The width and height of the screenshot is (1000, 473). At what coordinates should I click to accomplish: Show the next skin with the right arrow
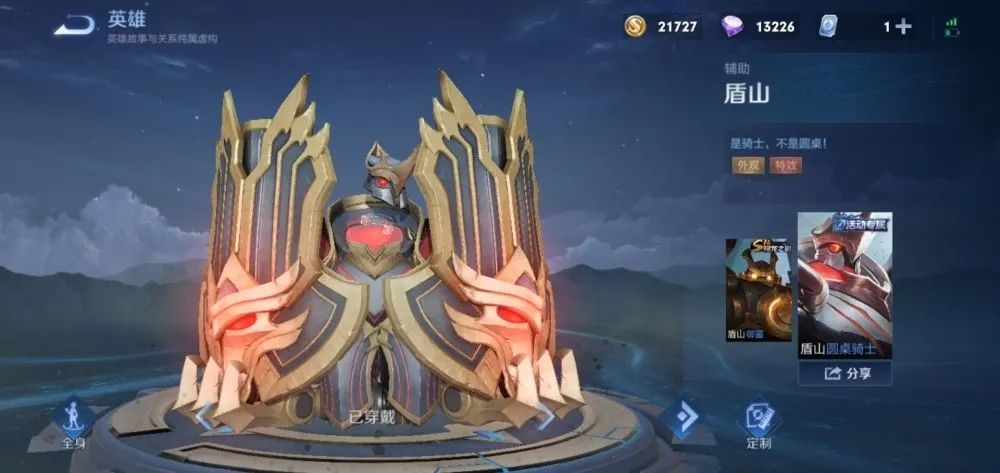546,416
